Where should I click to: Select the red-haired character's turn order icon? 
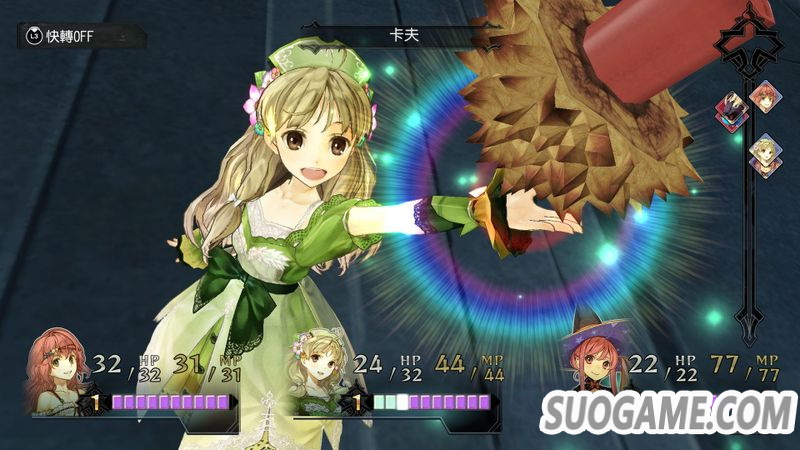pos(766,98)
